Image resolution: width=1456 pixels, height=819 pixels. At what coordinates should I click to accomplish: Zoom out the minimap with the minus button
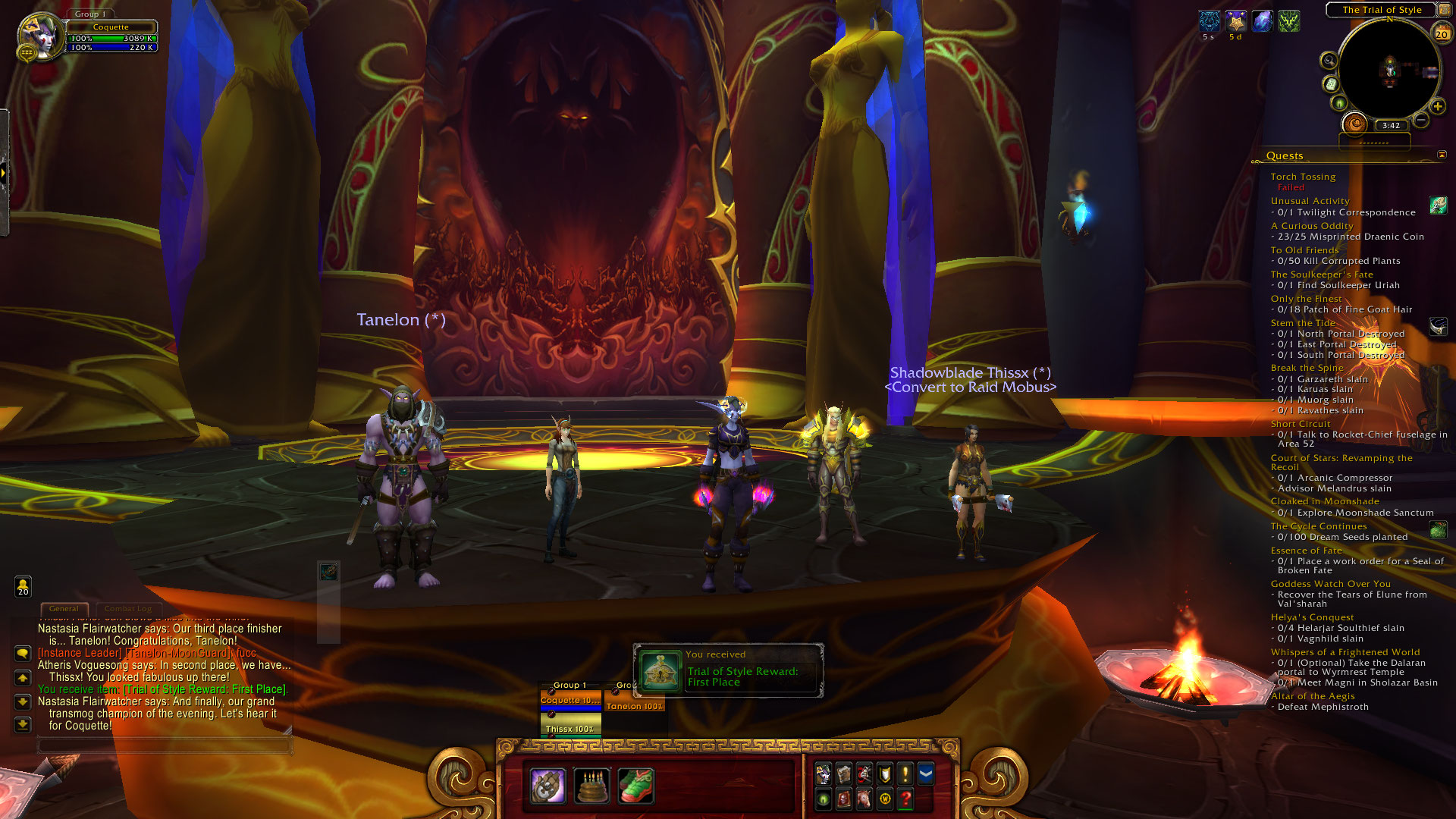pyautogui.click(x=1421, y=120)
